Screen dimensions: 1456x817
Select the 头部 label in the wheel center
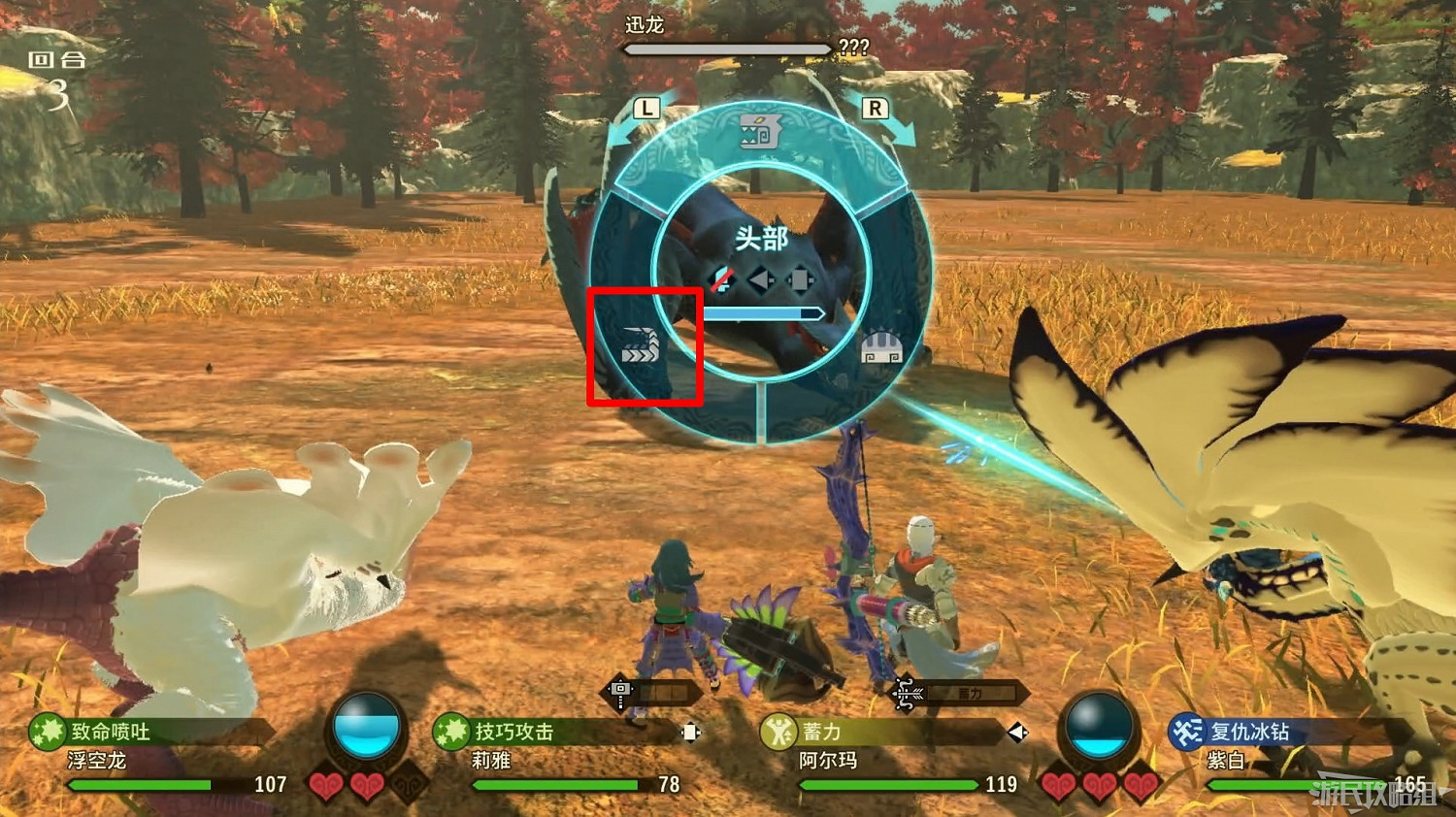point(762,237)
